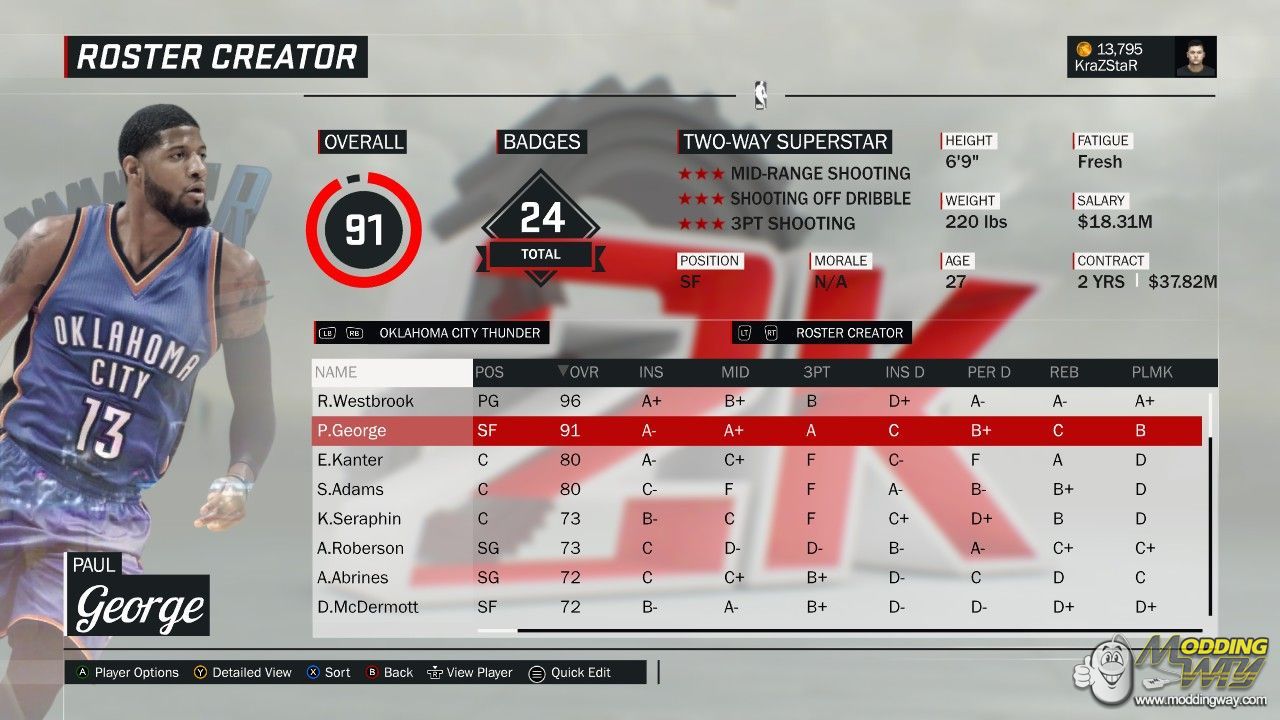Sort by the REB column header
This screenshot has height=720, width=1280.
coord(1064,373)
